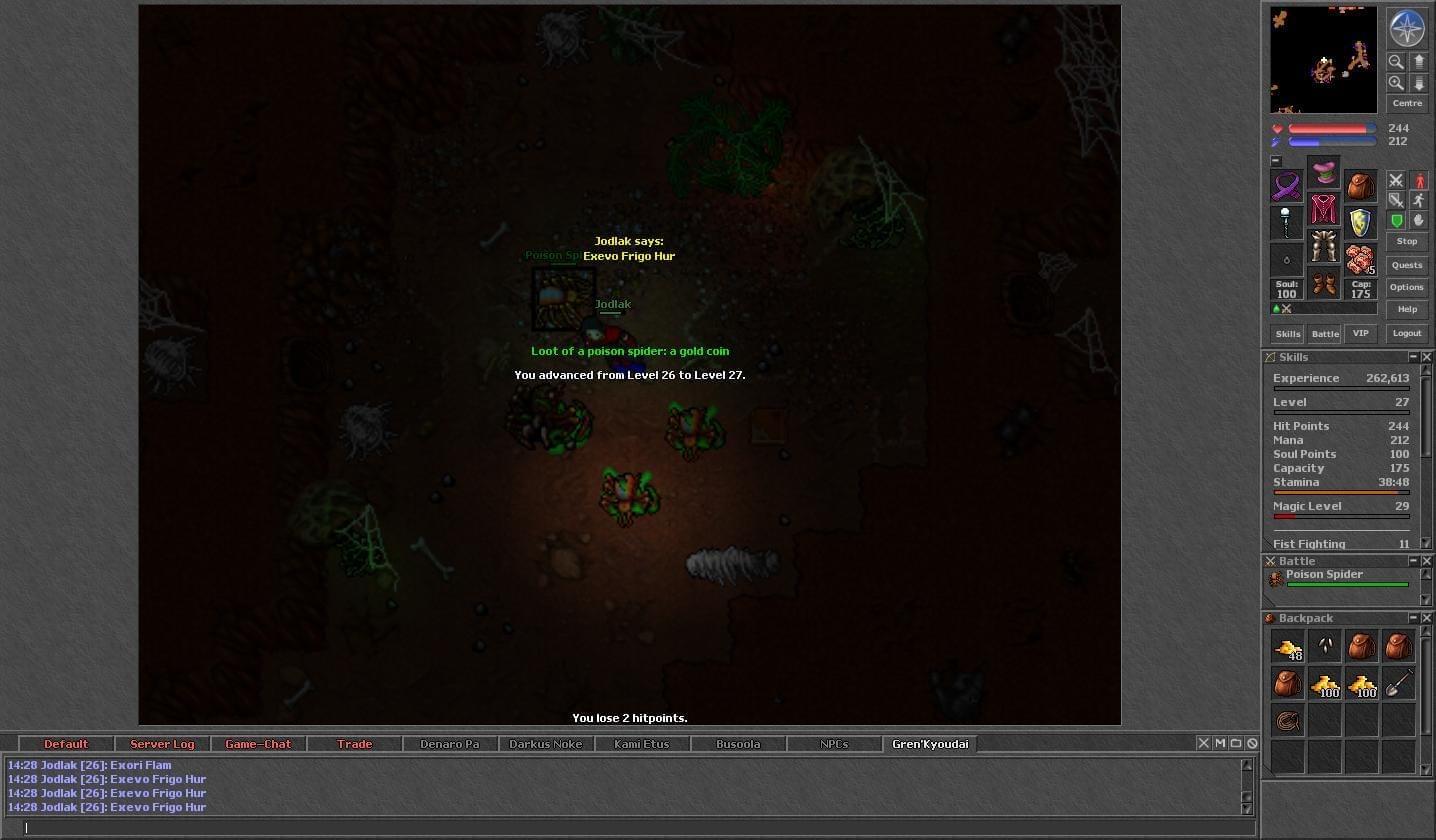Click the Stop action button
The width and height of the screenshot is (1436, 840).
1407,242
